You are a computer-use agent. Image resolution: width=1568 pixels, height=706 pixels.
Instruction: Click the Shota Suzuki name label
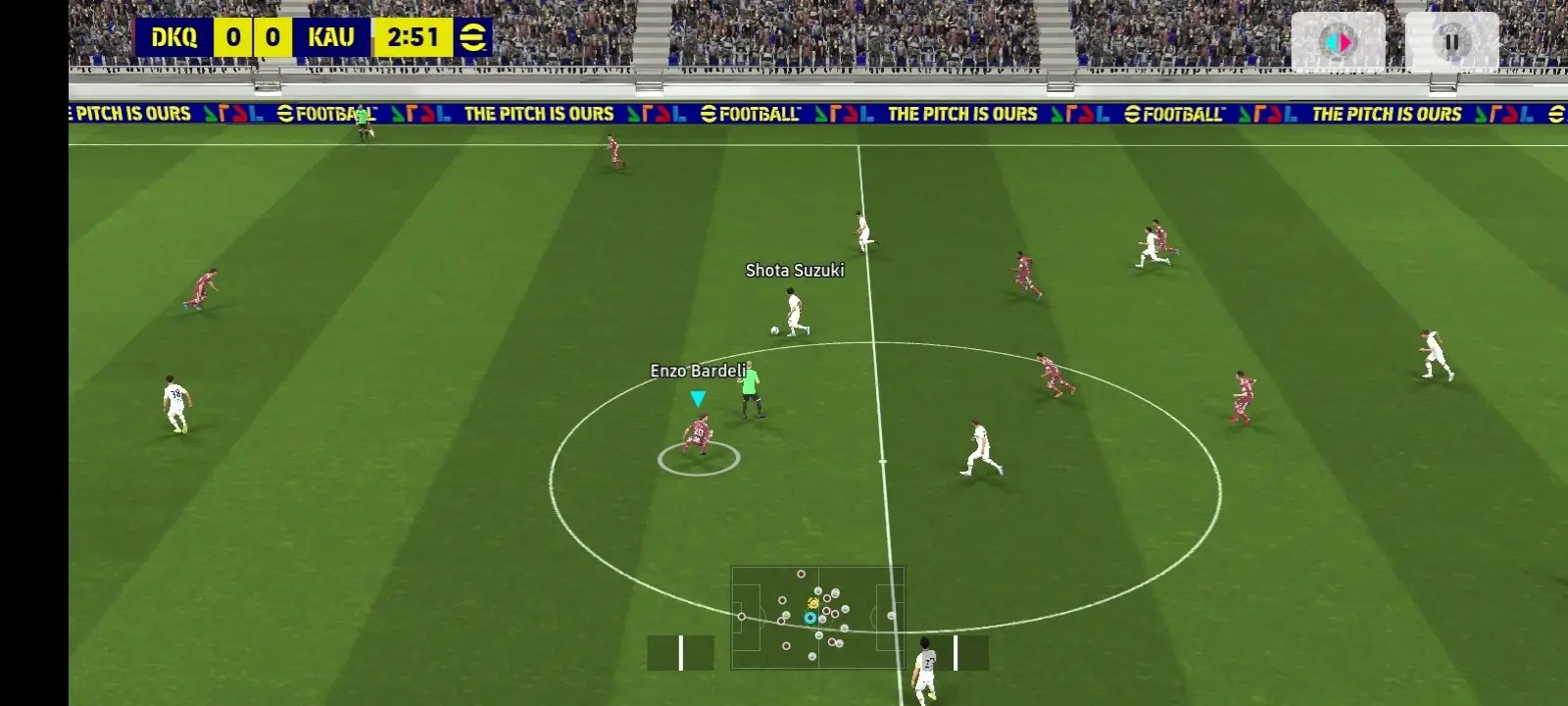[794, 271]
